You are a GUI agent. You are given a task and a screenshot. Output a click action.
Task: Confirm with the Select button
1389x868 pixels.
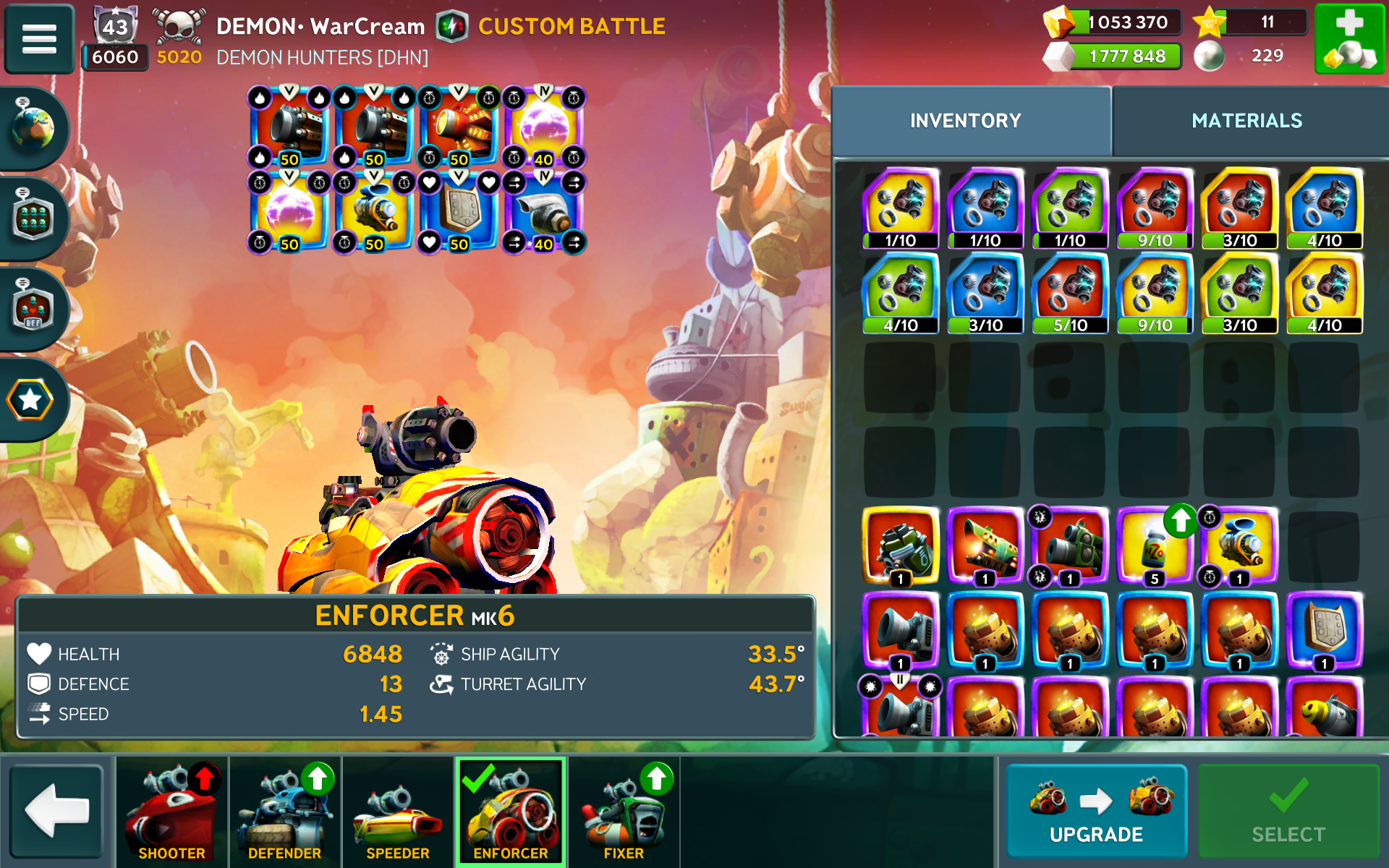tap(1288, 812)
